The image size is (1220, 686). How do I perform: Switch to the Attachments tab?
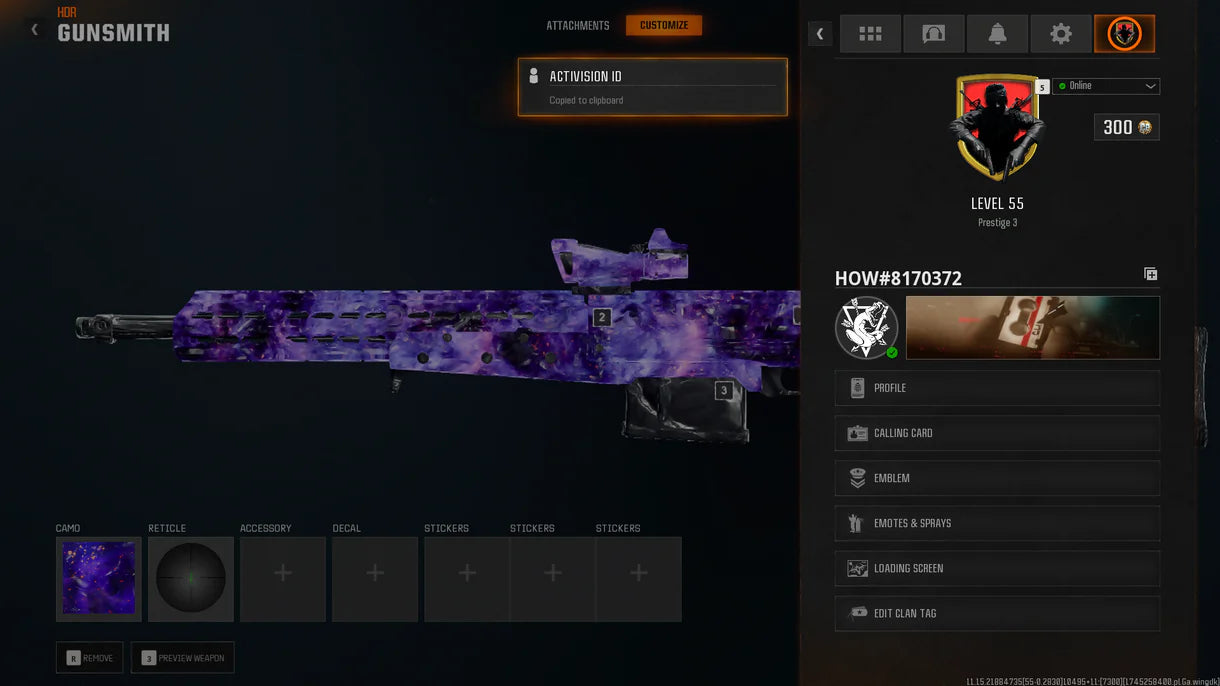click(577, 25)
